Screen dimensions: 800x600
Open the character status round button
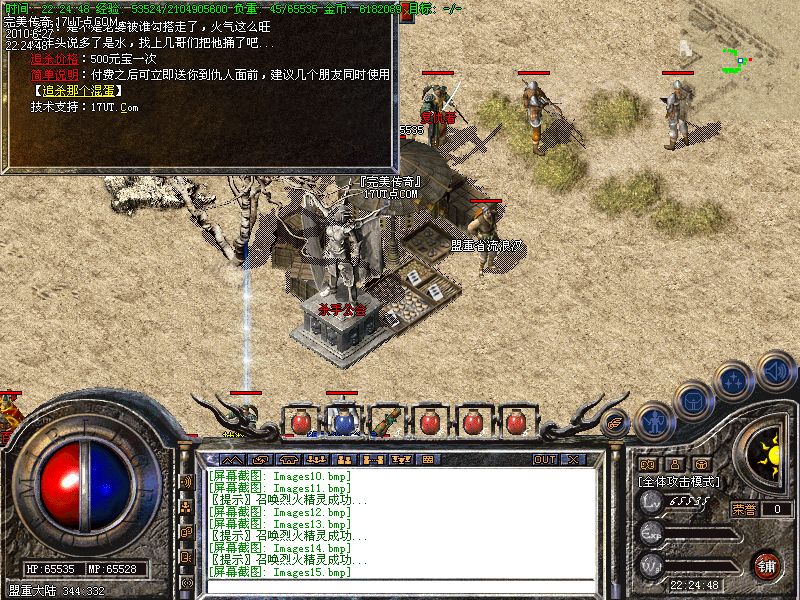point(655,421)
